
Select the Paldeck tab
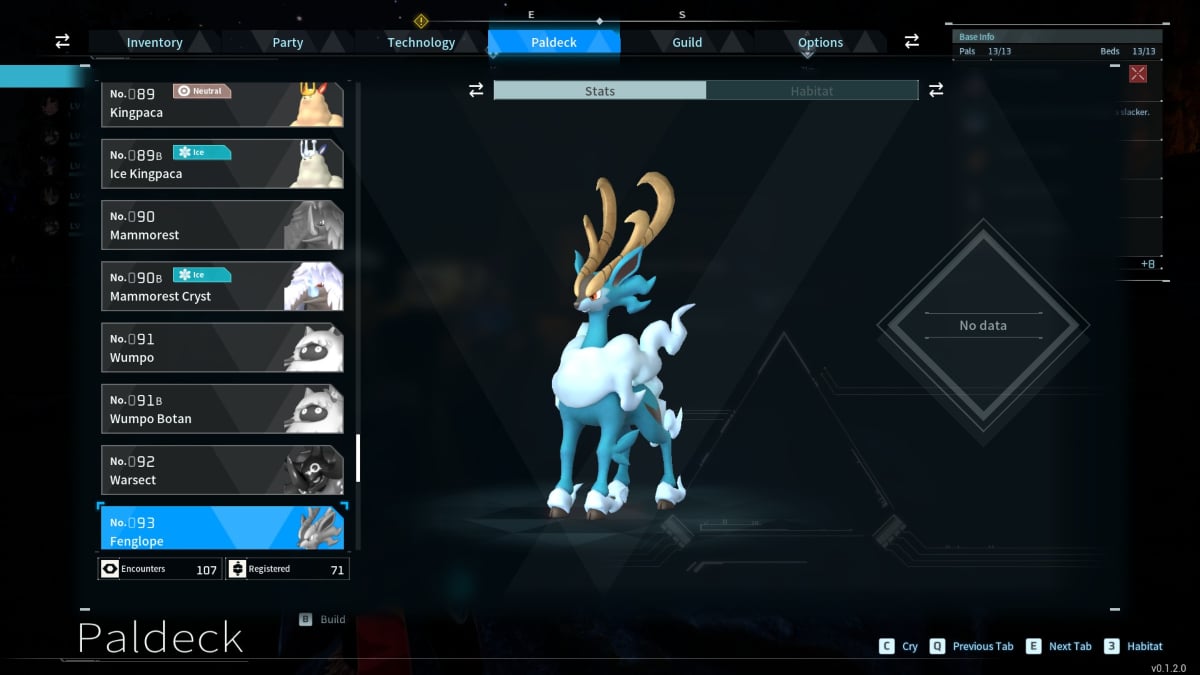coord(553,43)
